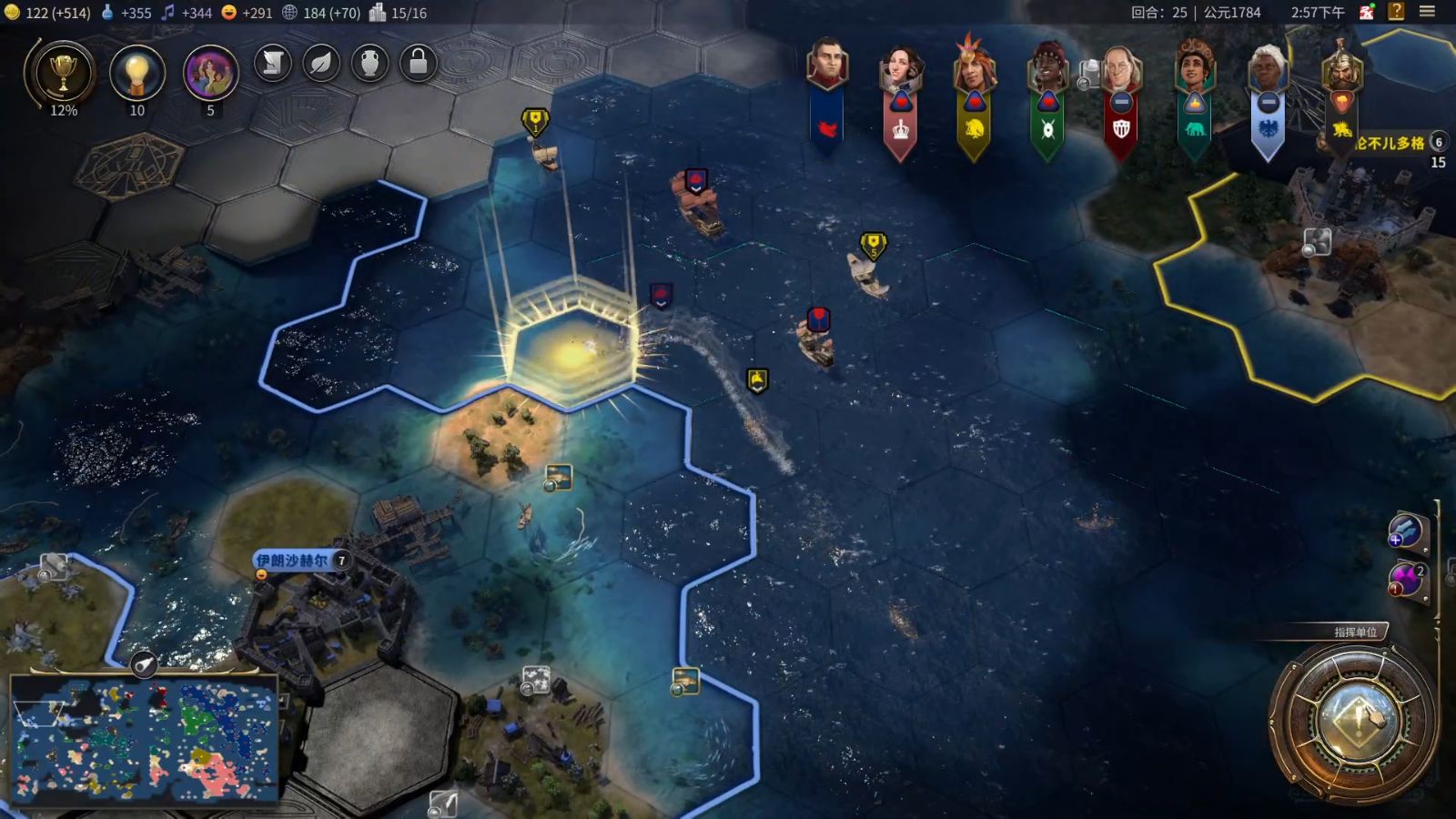Open the policies scroll icon
This screenshot has width=1456, height=819.
(x=272, y=63)
